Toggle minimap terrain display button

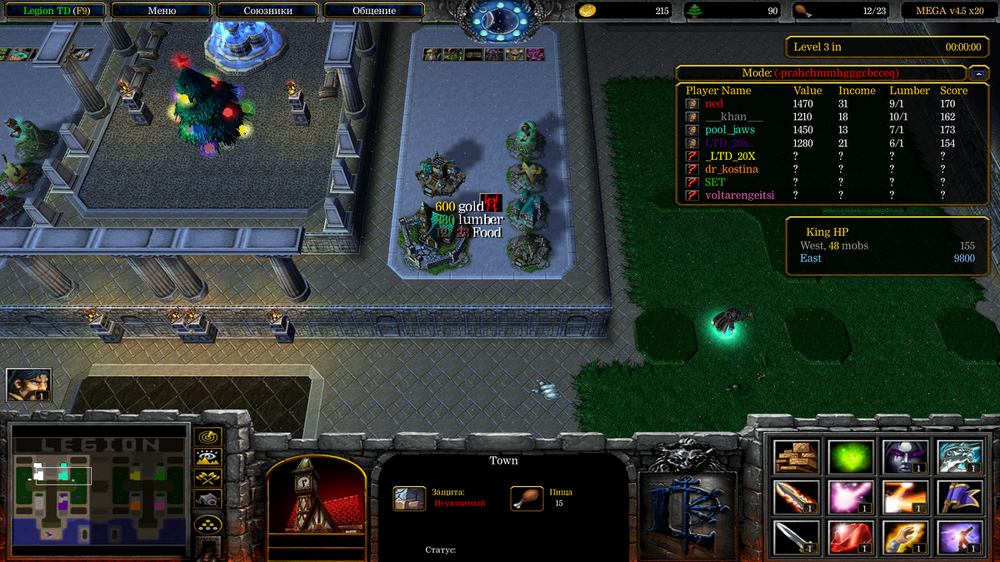(x=208, y=458)
